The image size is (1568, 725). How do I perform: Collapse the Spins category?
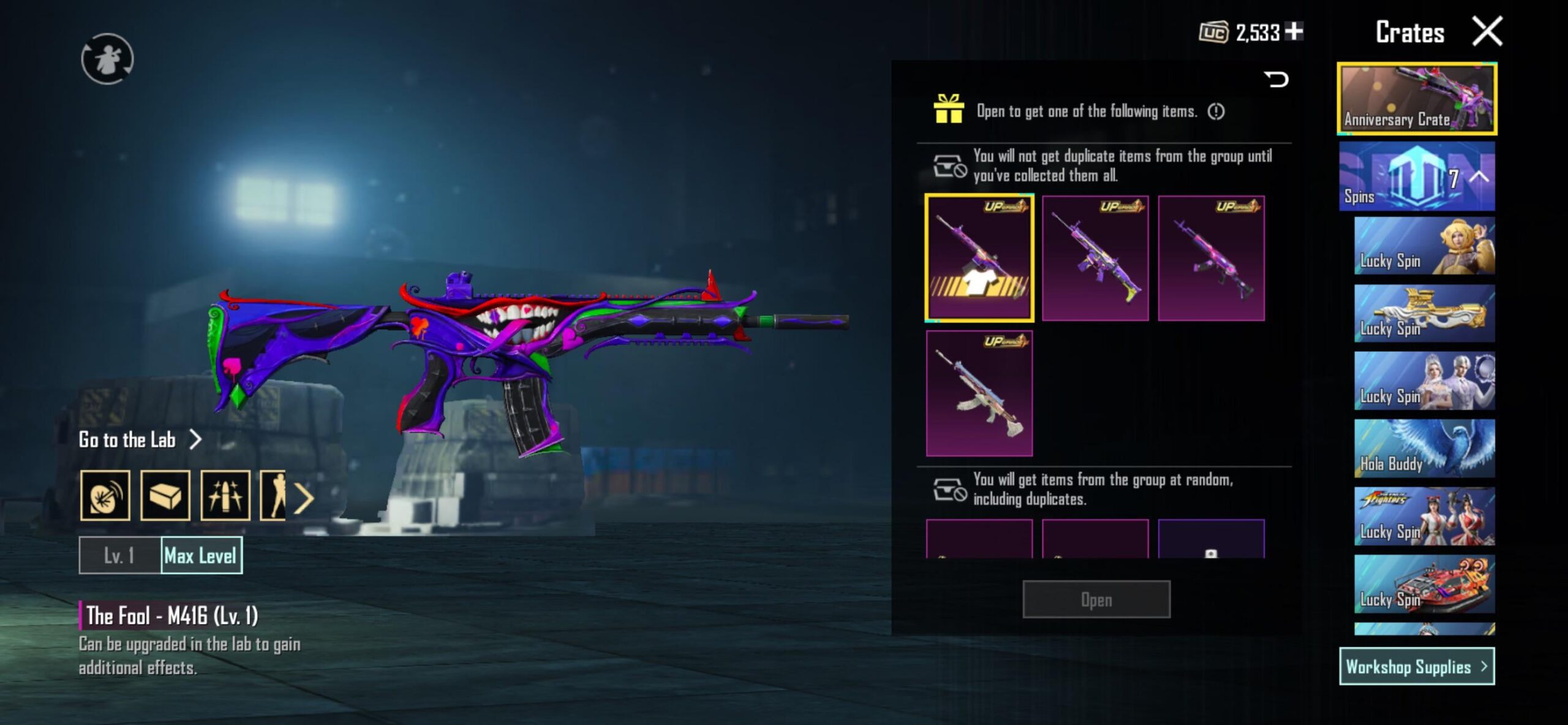click(x=1479, y=177)
